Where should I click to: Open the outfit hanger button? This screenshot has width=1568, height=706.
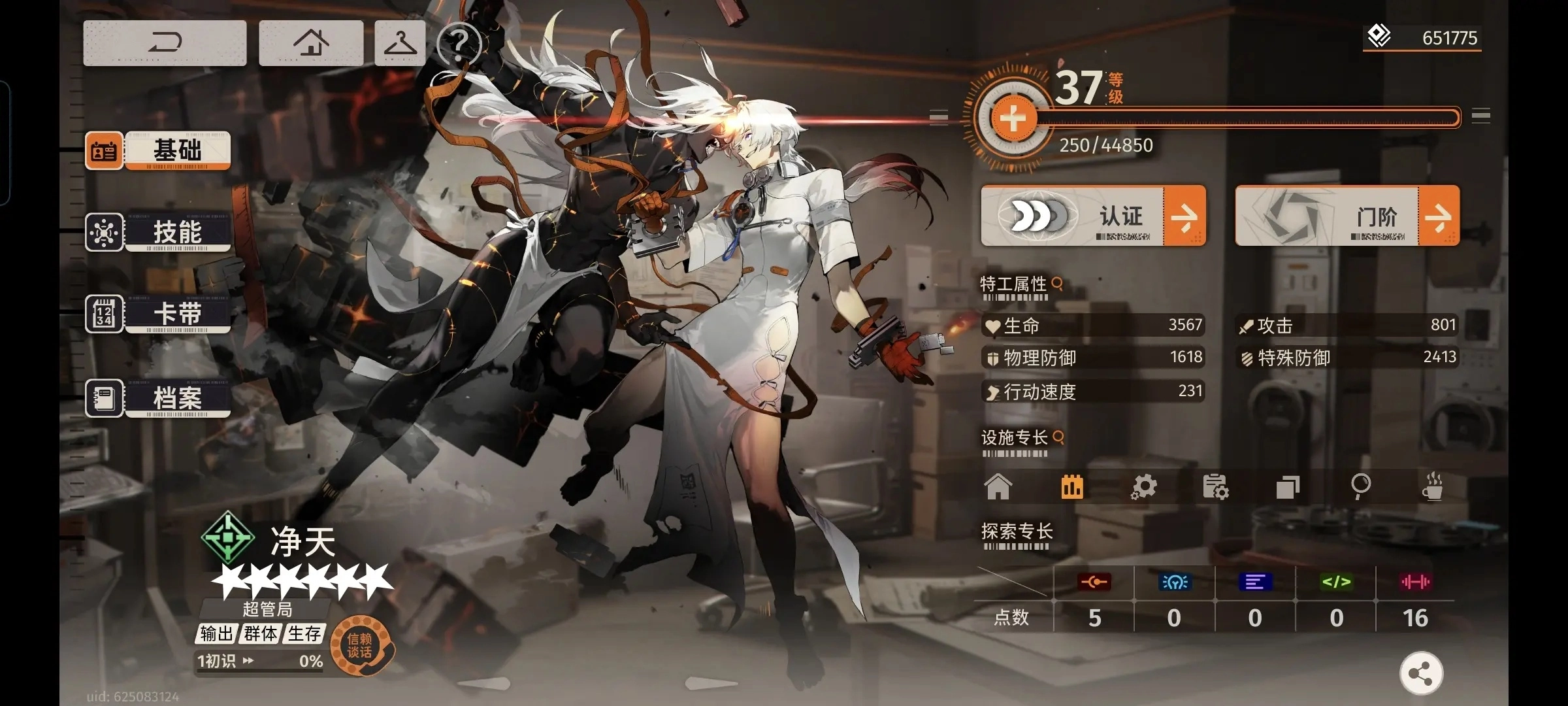[x=400, y=43]
